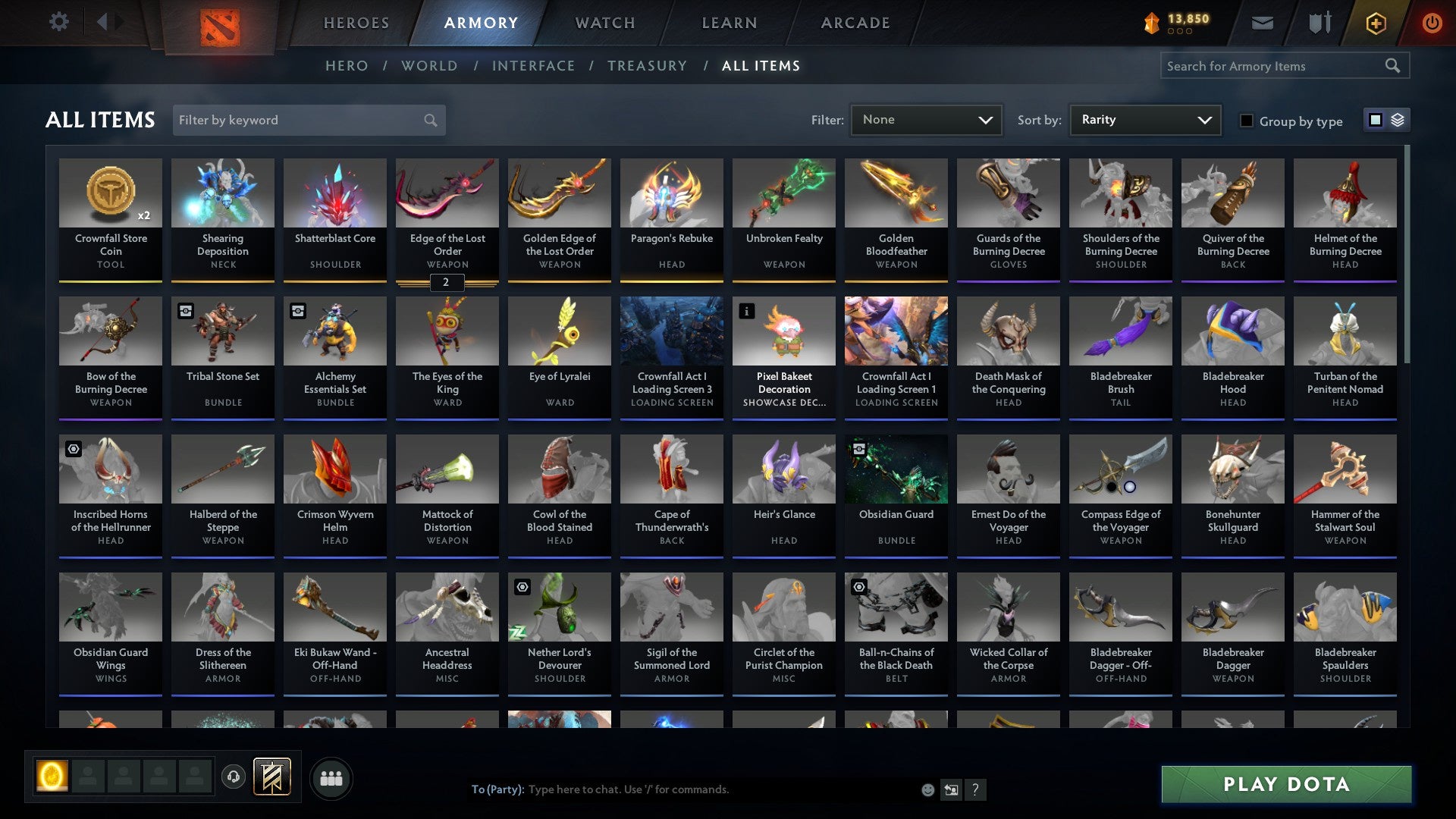The height and width of the screenshot is (819, 1456).
Task: Click the armory search magnifier icon
Action: coord(1394,65)
